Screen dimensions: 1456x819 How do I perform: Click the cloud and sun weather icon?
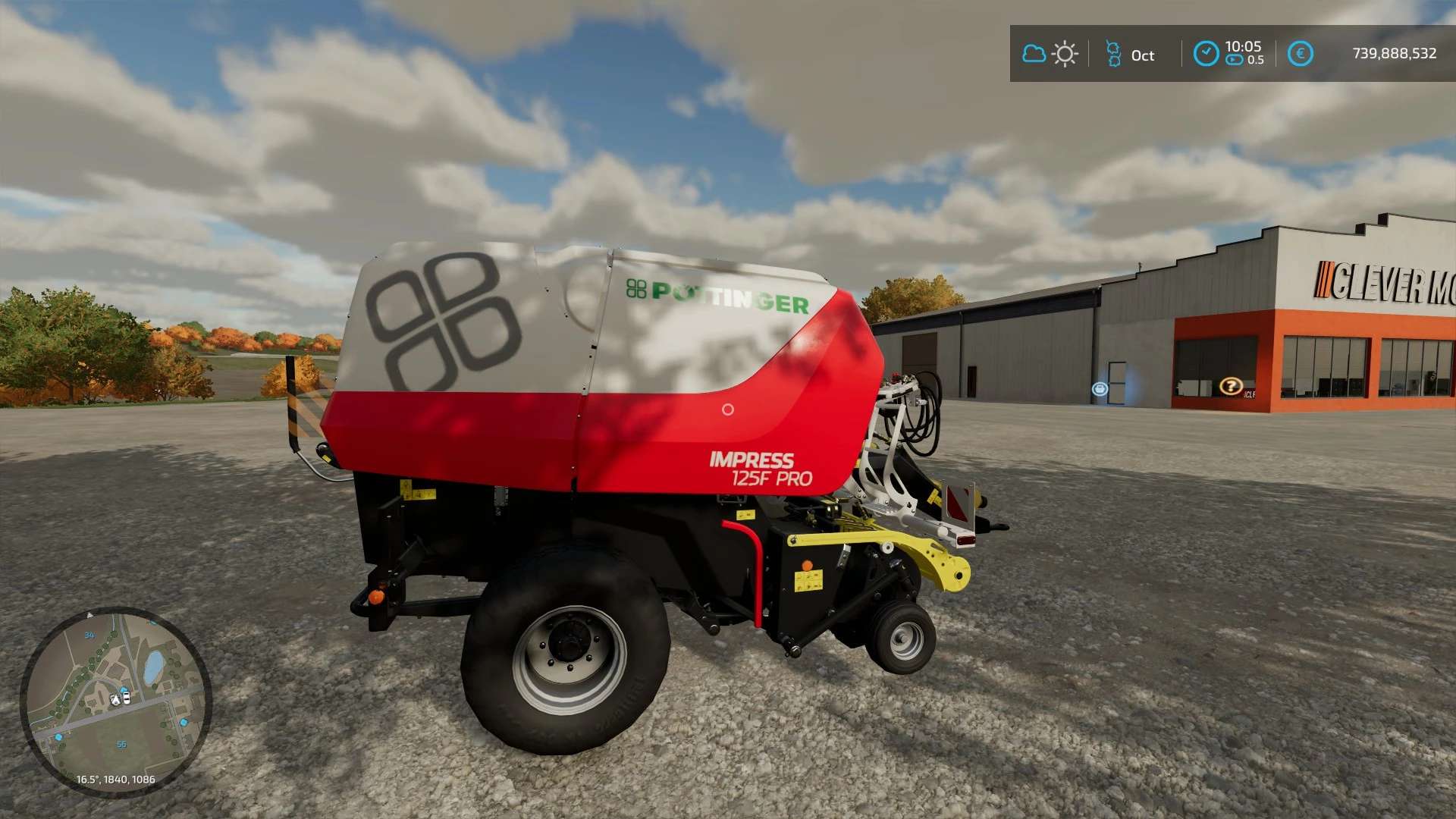[x=1050, y=54]
